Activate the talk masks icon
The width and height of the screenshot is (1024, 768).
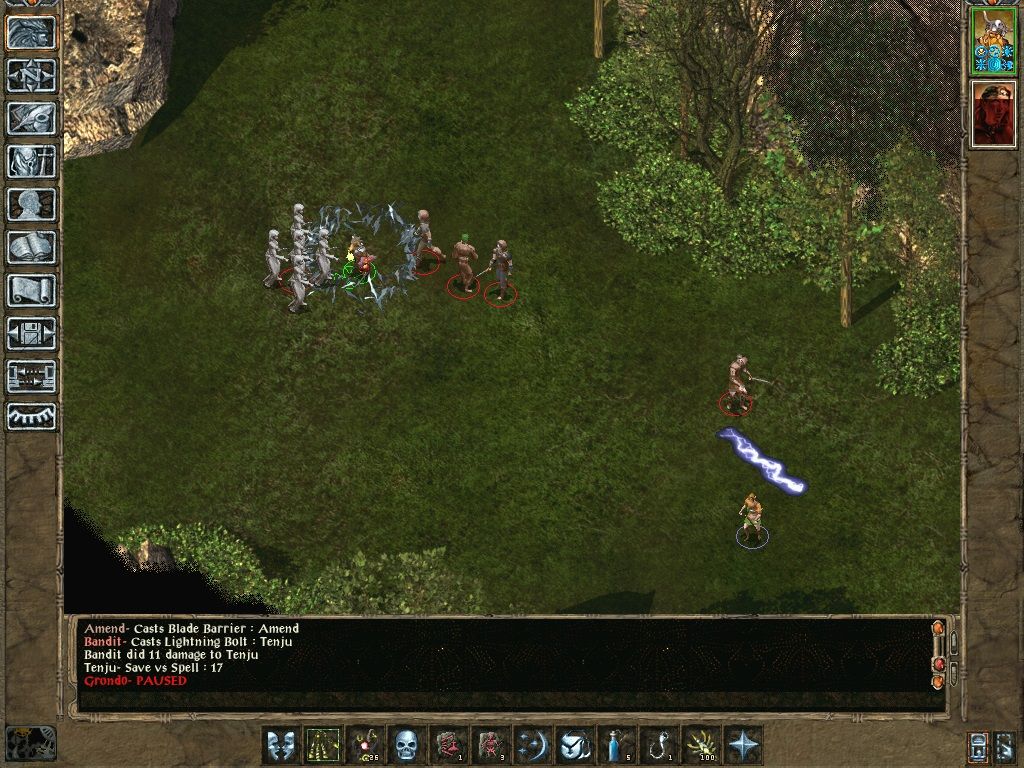click(281, 745)
